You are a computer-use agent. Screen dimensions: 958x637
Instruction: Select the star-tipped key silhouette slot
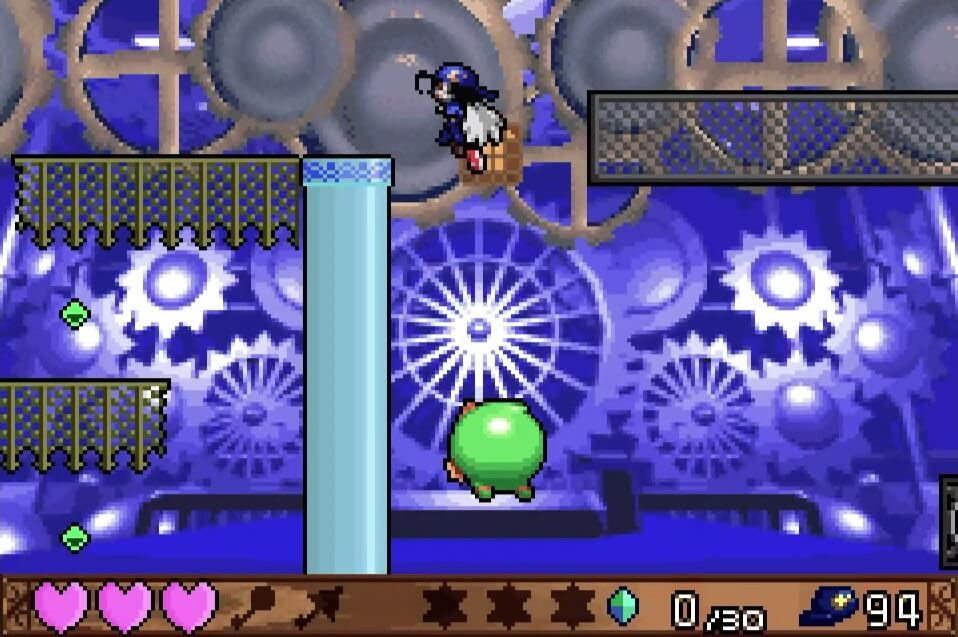coord(320,606)
